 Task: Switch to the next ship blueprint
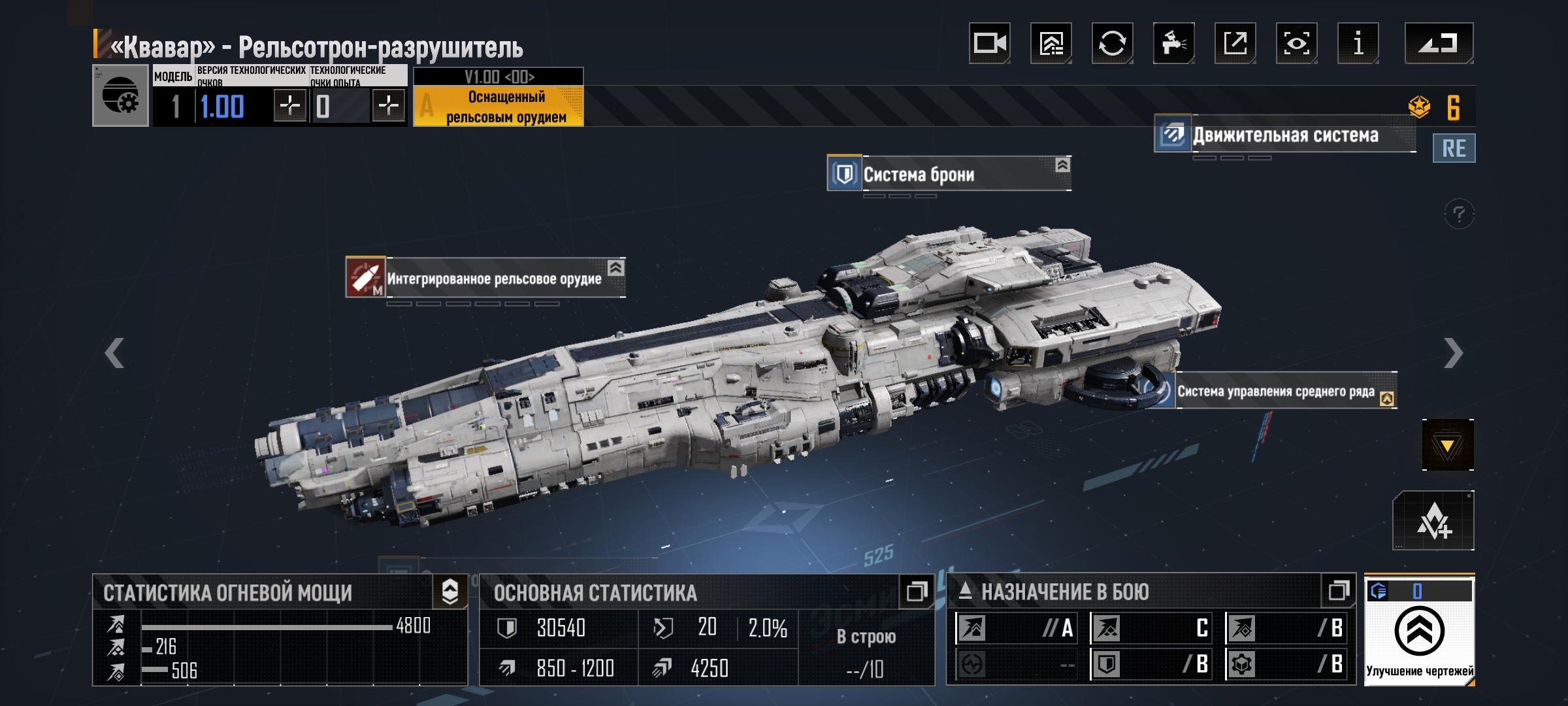[x=1453, y=353]
